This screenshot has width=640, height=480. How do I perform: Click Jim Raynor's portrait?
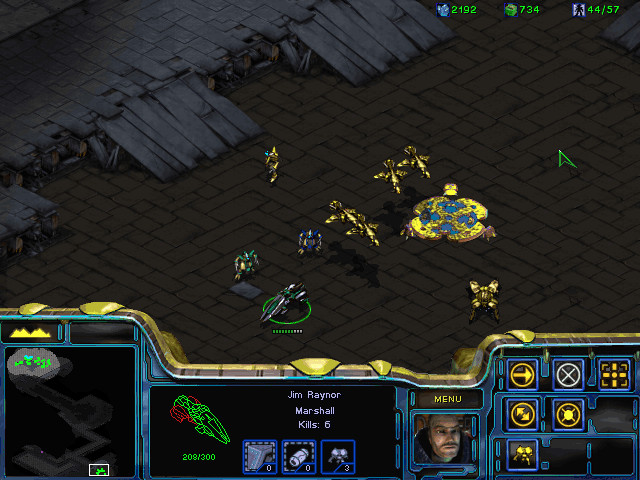[445, 438]
